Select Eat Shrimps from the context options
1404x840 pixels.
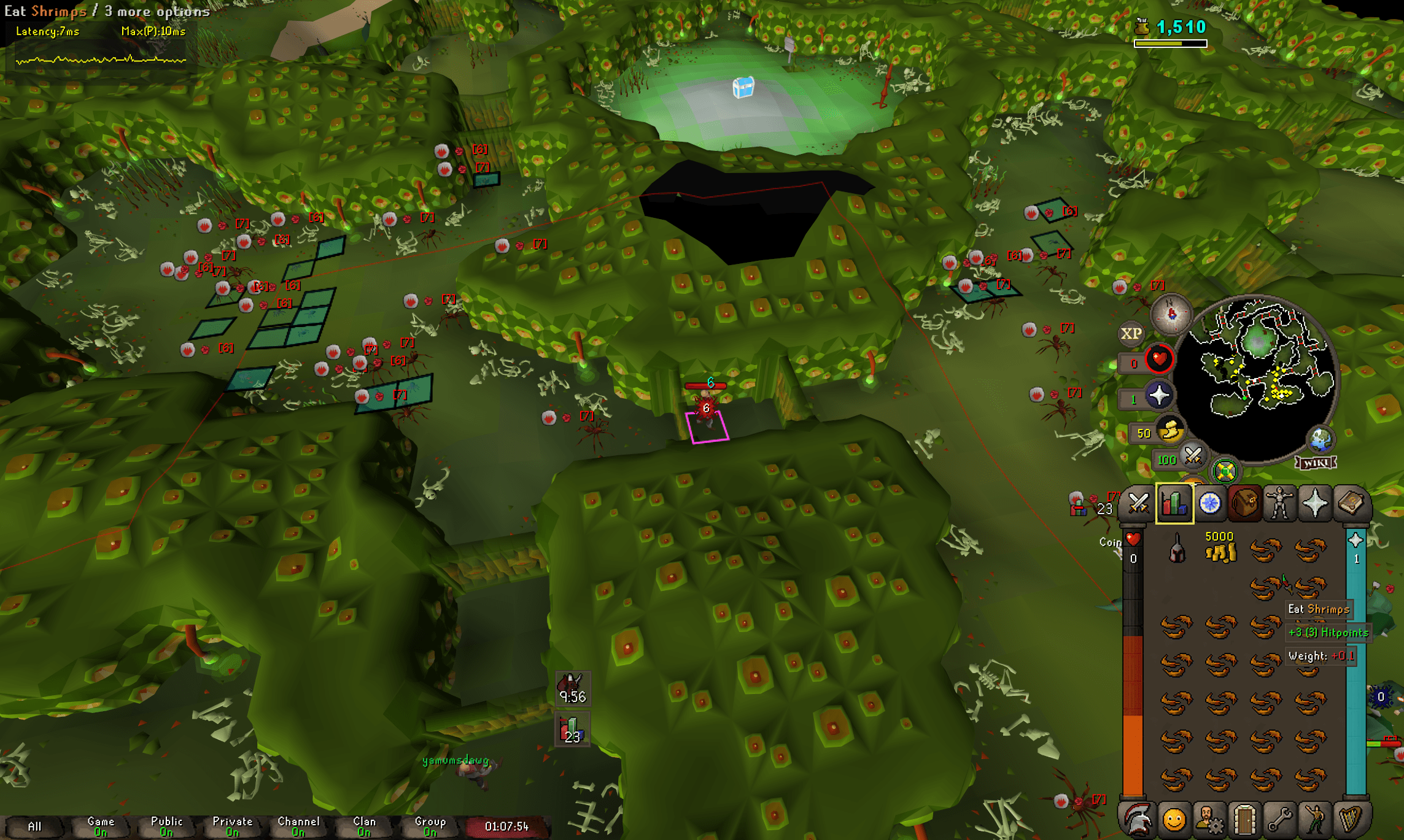[x=46, y=11]
